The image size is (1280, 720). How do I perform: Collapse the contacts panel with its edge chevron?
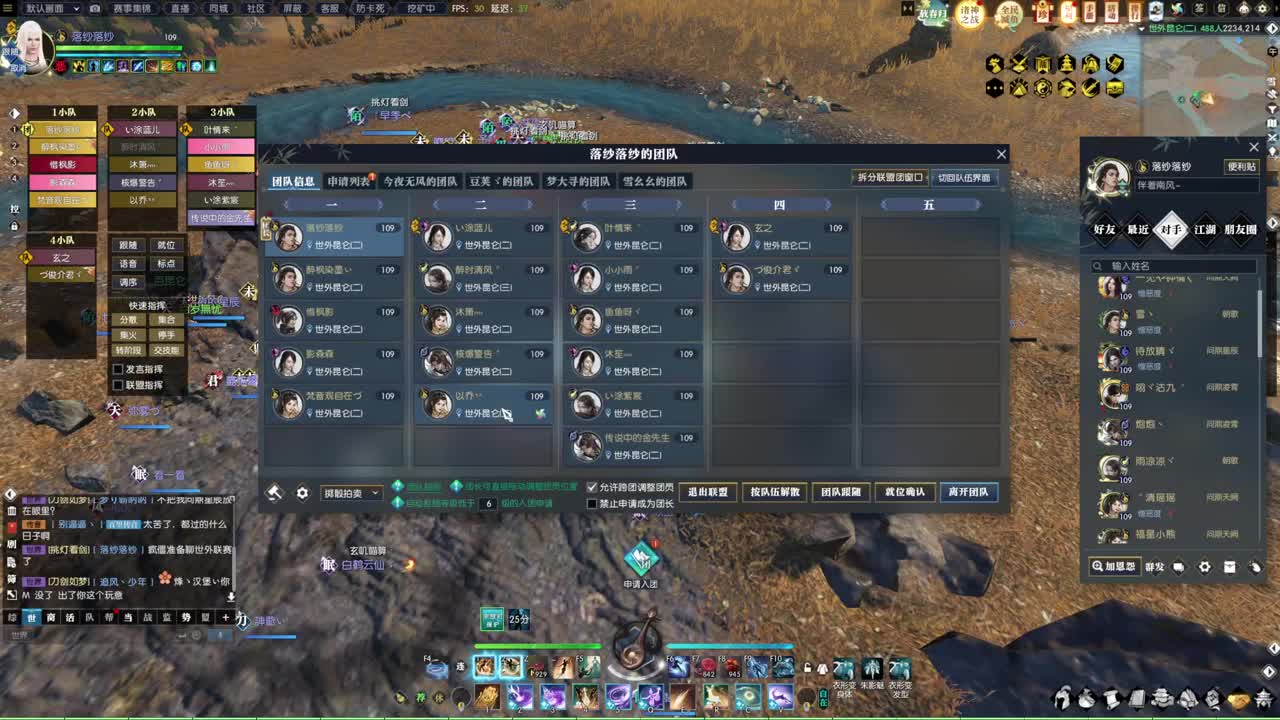(x=1271, y=222)
